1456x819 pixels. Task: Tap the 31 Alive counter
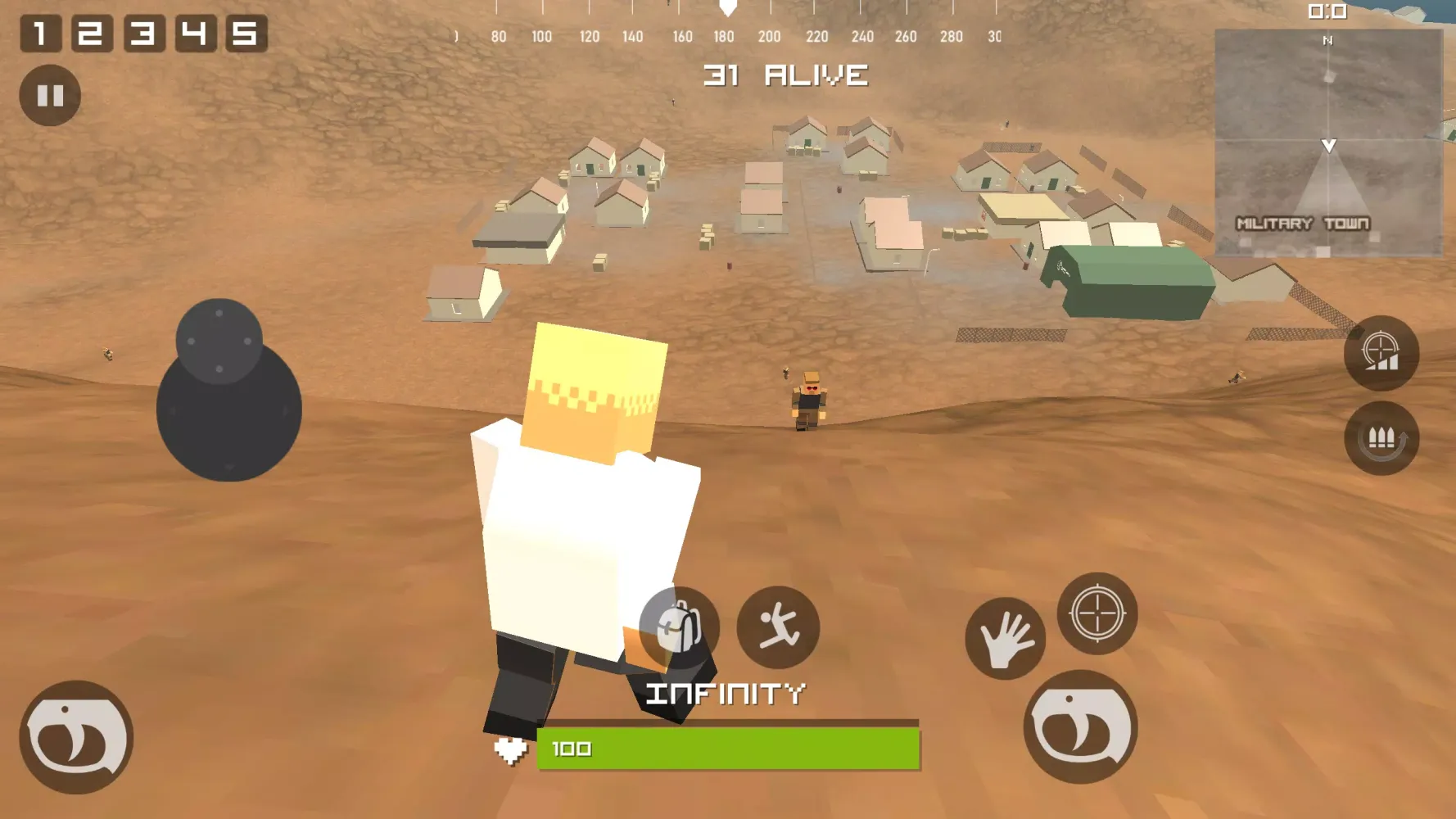point(785,76)
